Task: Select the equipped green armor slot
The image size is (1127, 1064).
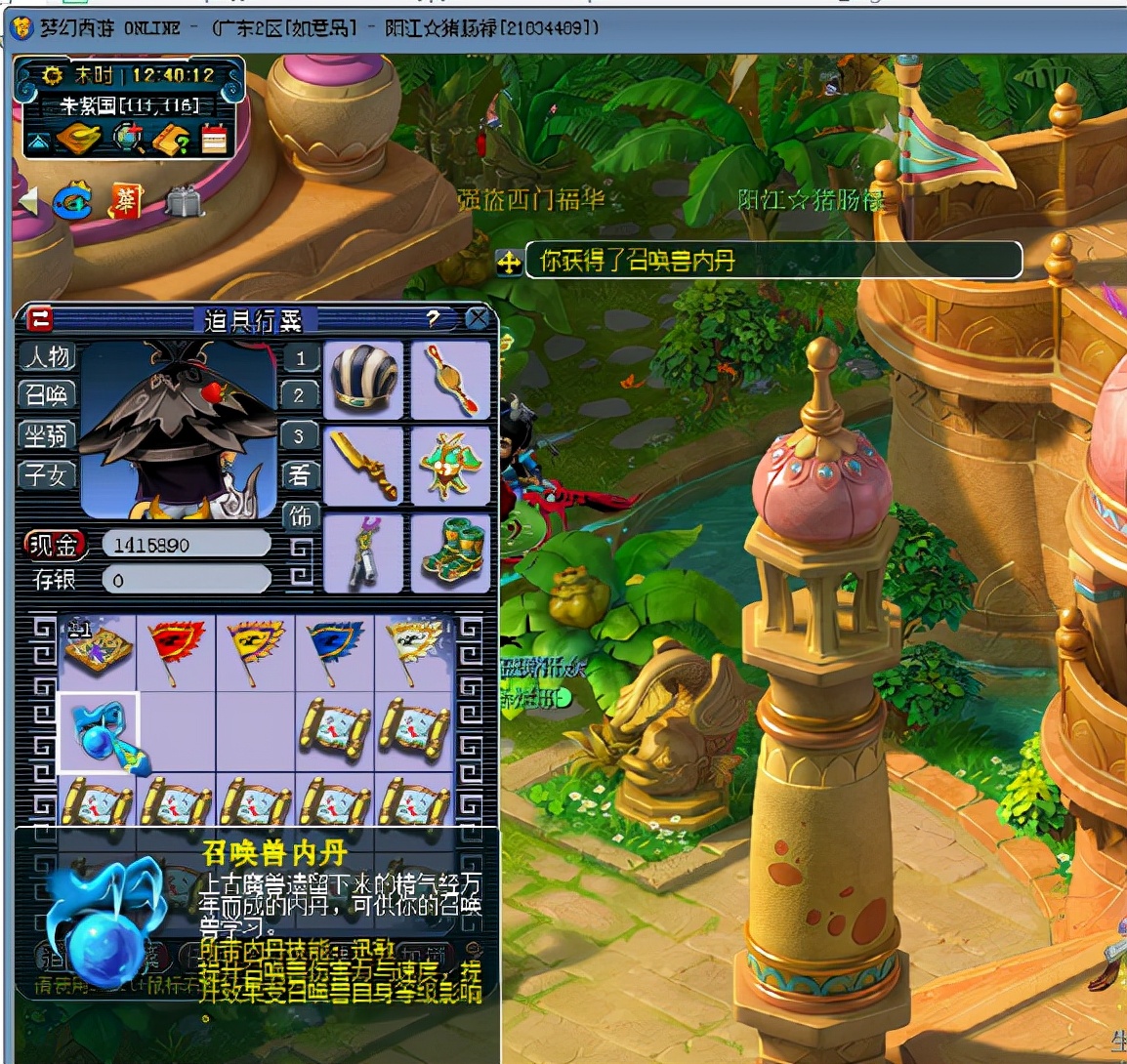Action: coord(450,466)
